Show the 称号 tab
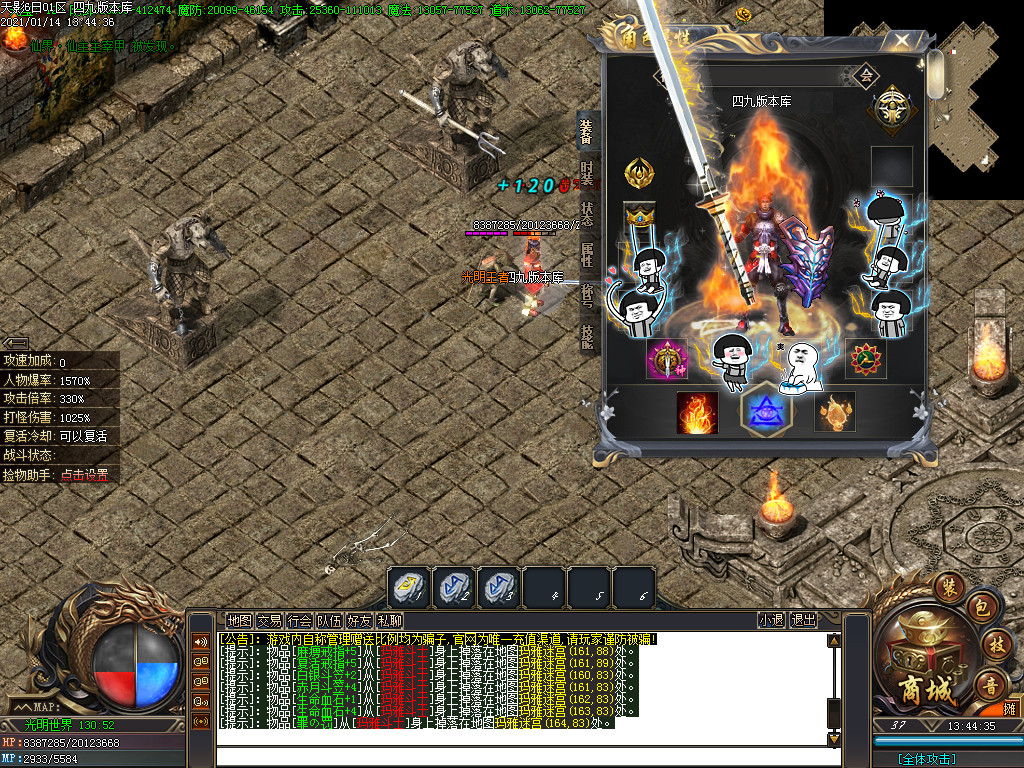 (x=588, y=295)
